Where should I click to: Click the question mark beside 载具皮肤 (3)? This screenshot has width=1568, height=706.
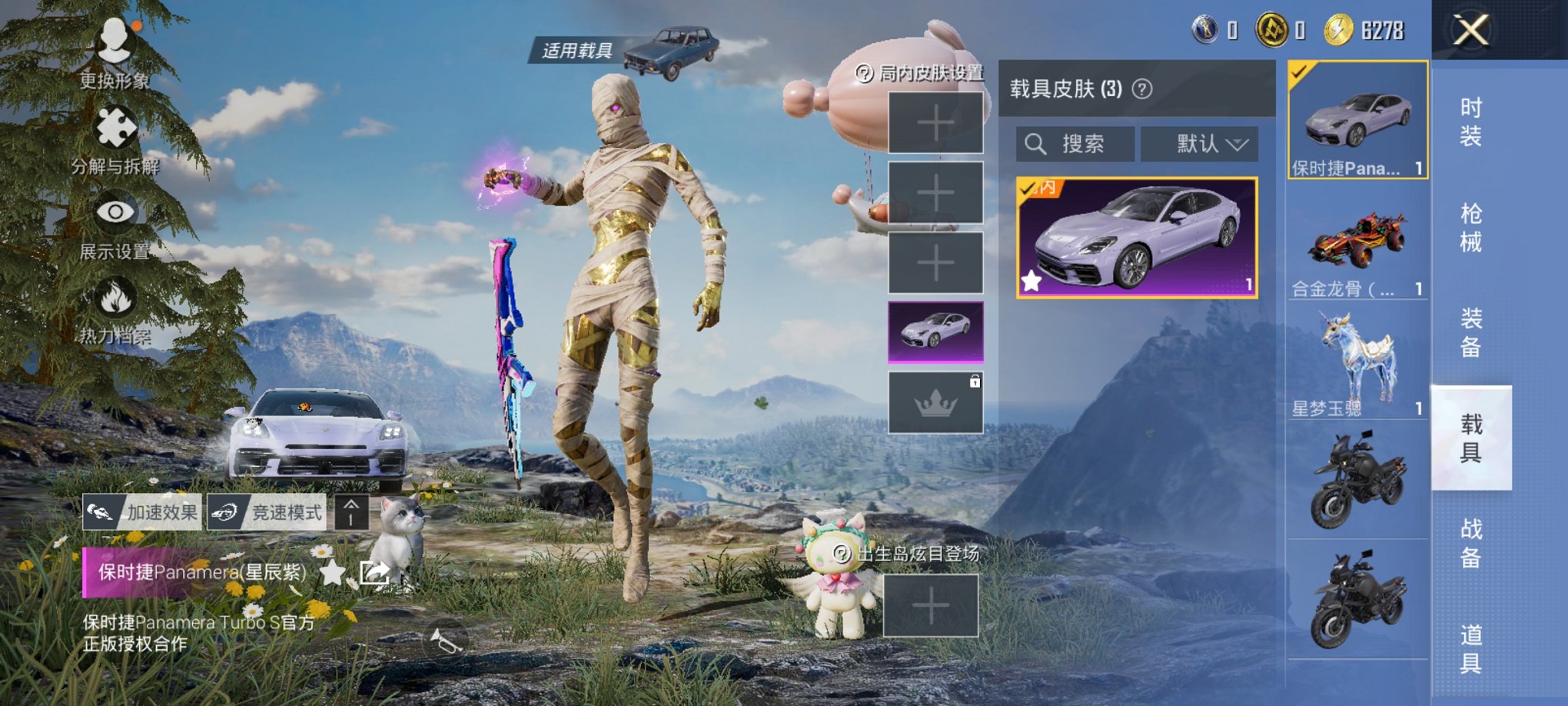pyautogui.click(x=1143, y=89)
